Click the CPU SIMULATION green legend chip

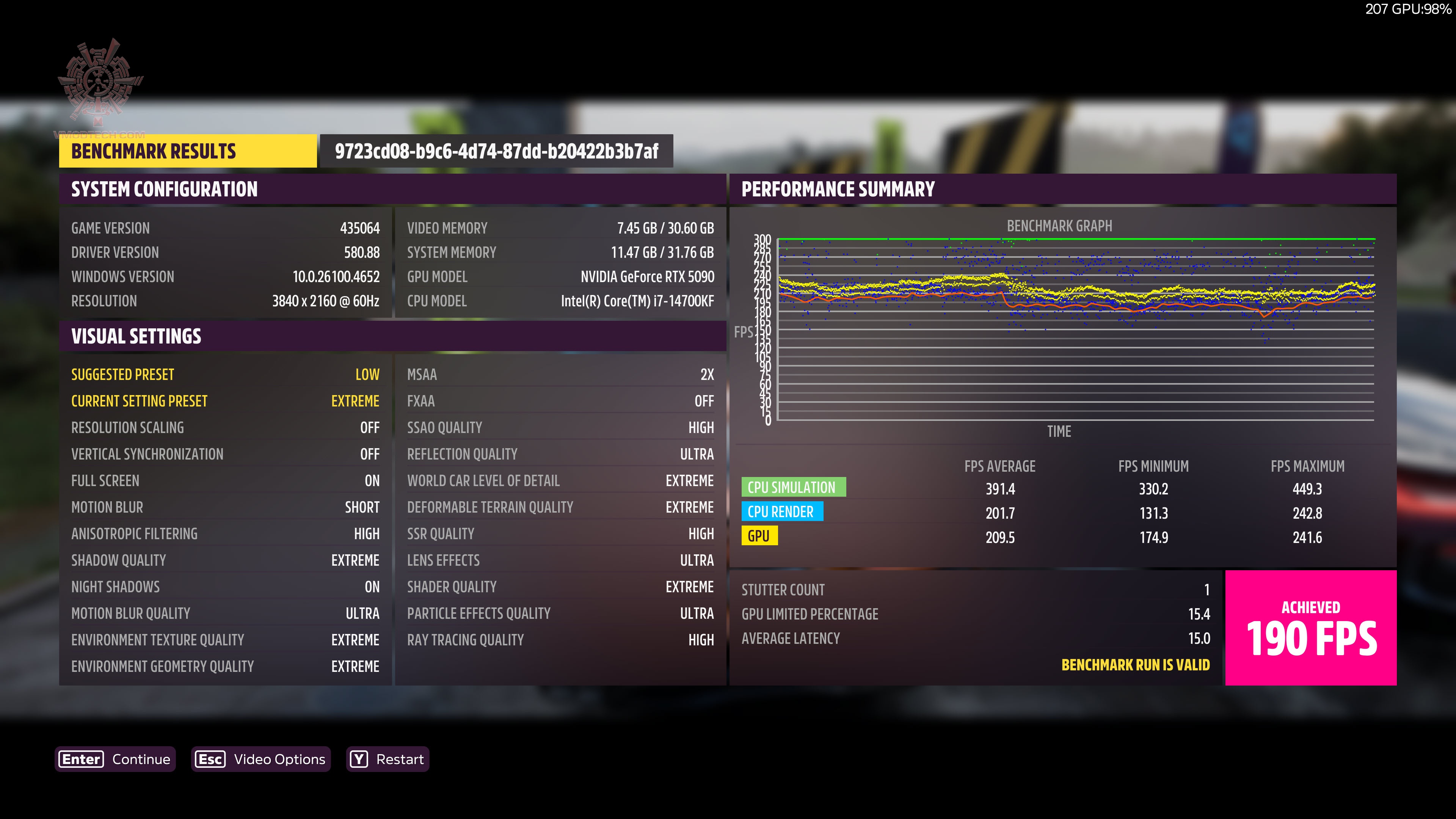[x=794, y=487]
